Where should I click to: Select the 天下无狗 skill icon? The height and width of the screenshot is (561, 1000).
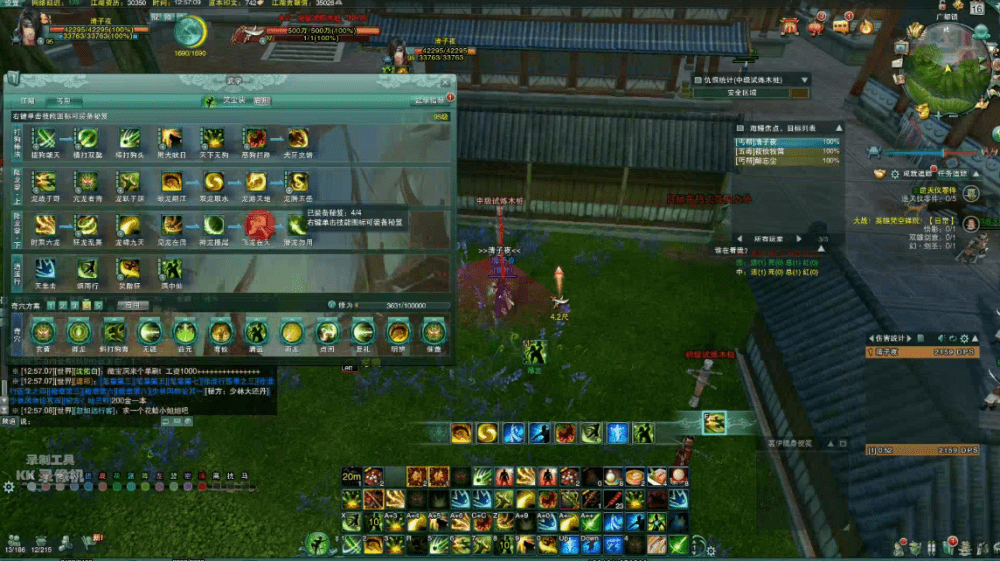click(213, 138)
